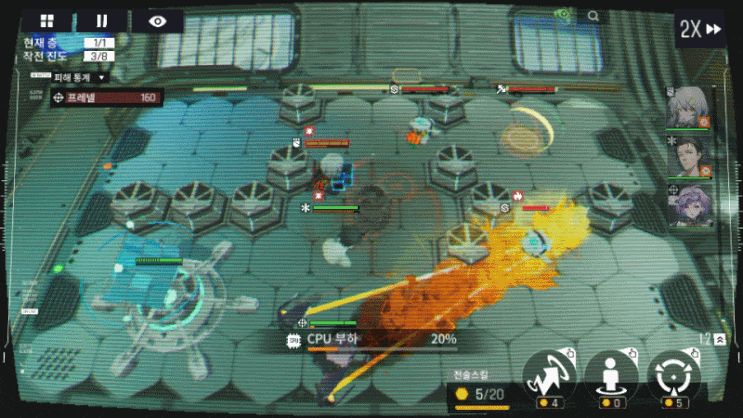
Task: Activate the person-on-ring tactical skill
Action: [611, 376]
